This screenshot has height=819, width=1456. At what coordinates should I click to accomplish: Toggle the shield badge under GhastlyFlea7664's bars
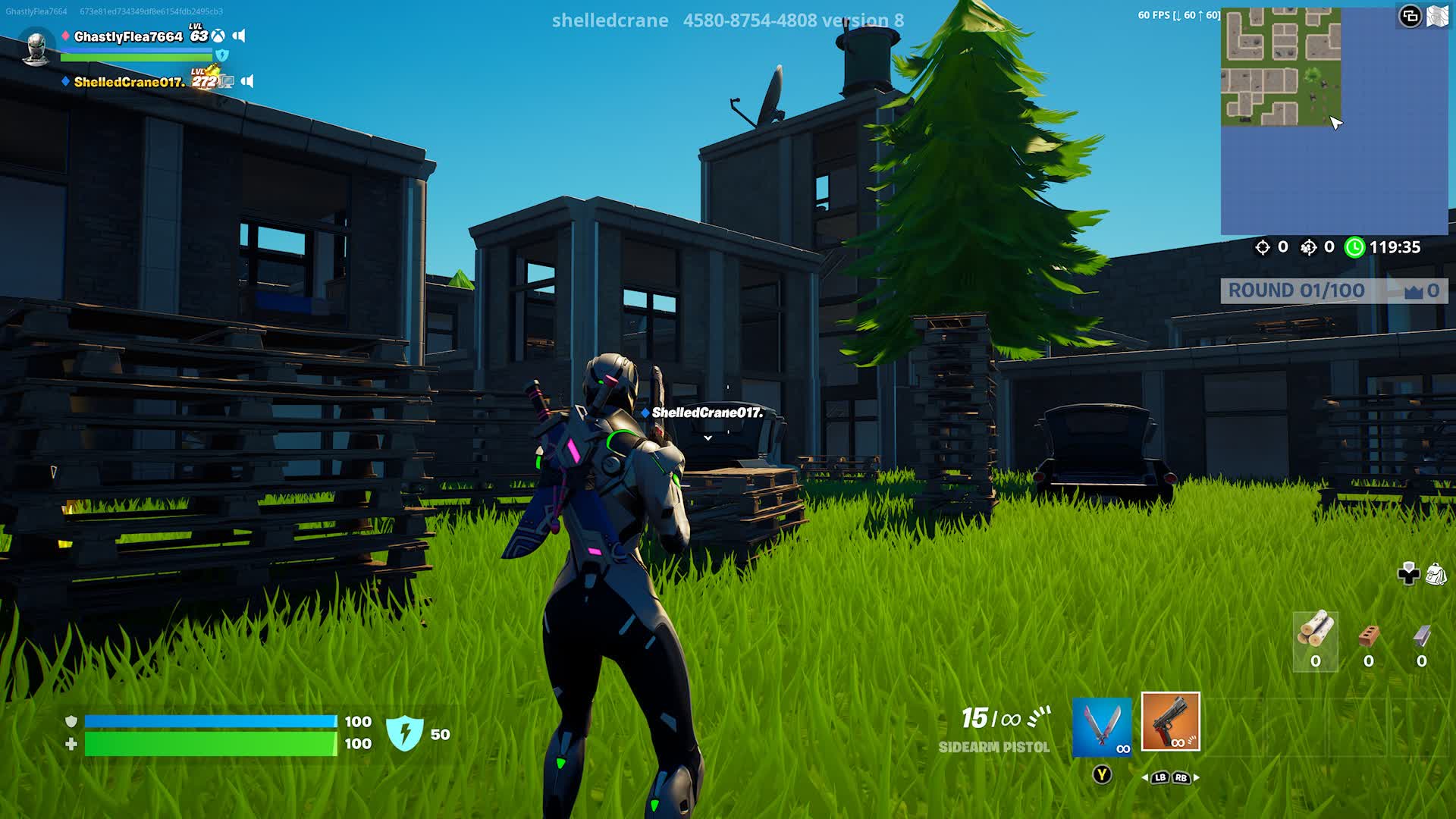tap(221, 55)
